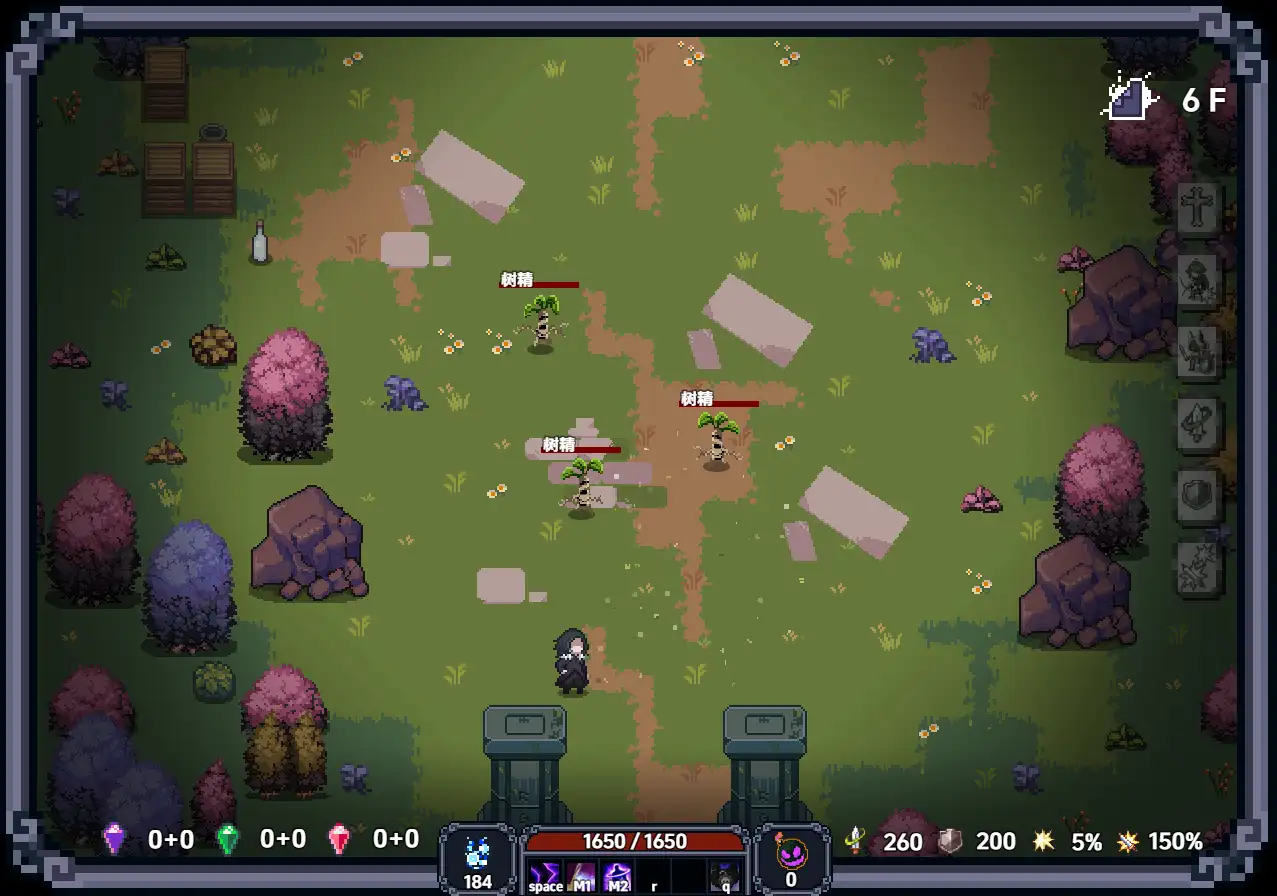Open the archer character side slot

pos(1197,280)
